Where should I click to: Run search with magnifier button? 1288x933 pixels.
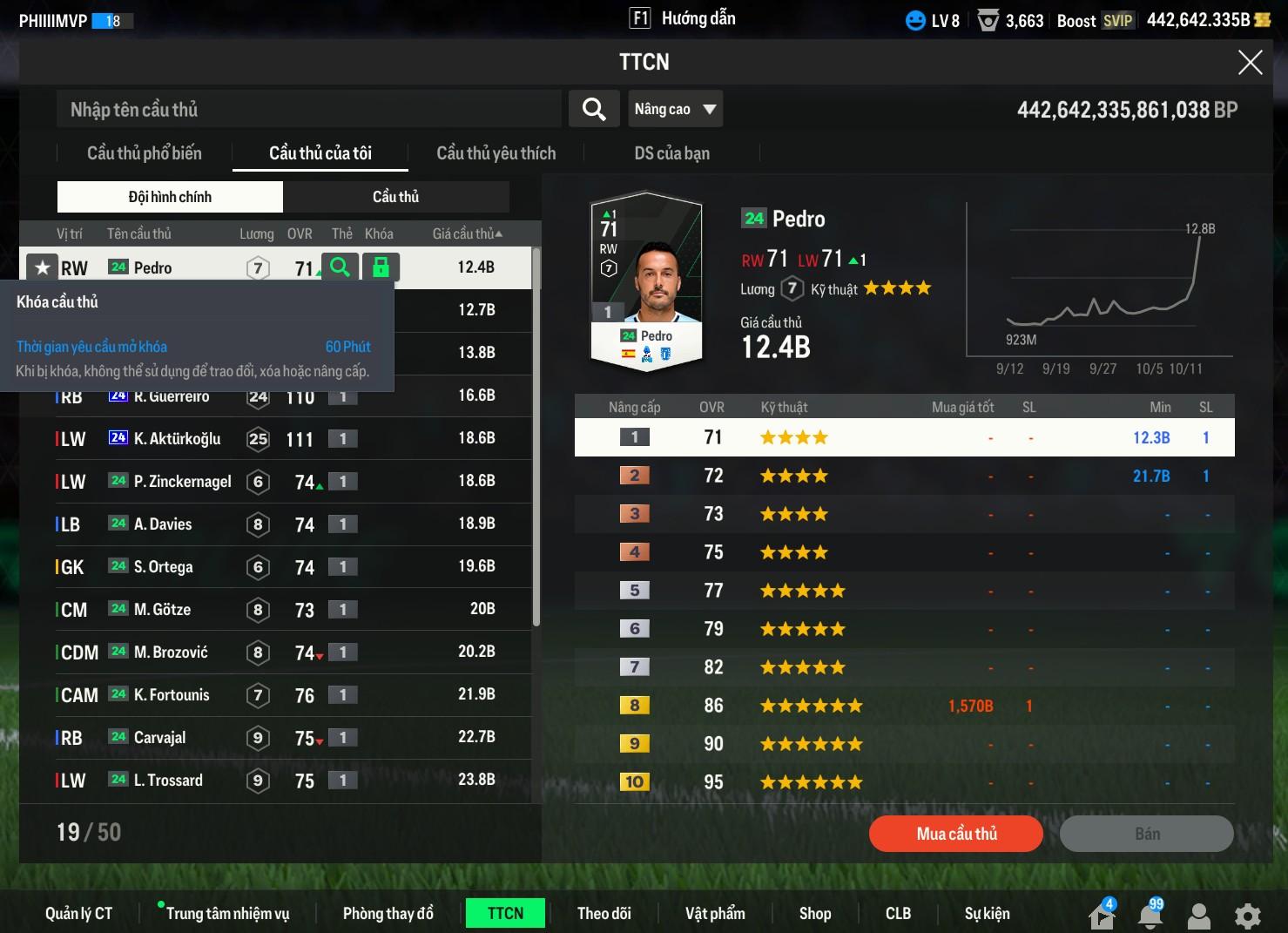pyautogui.click(x=594, y=110)
